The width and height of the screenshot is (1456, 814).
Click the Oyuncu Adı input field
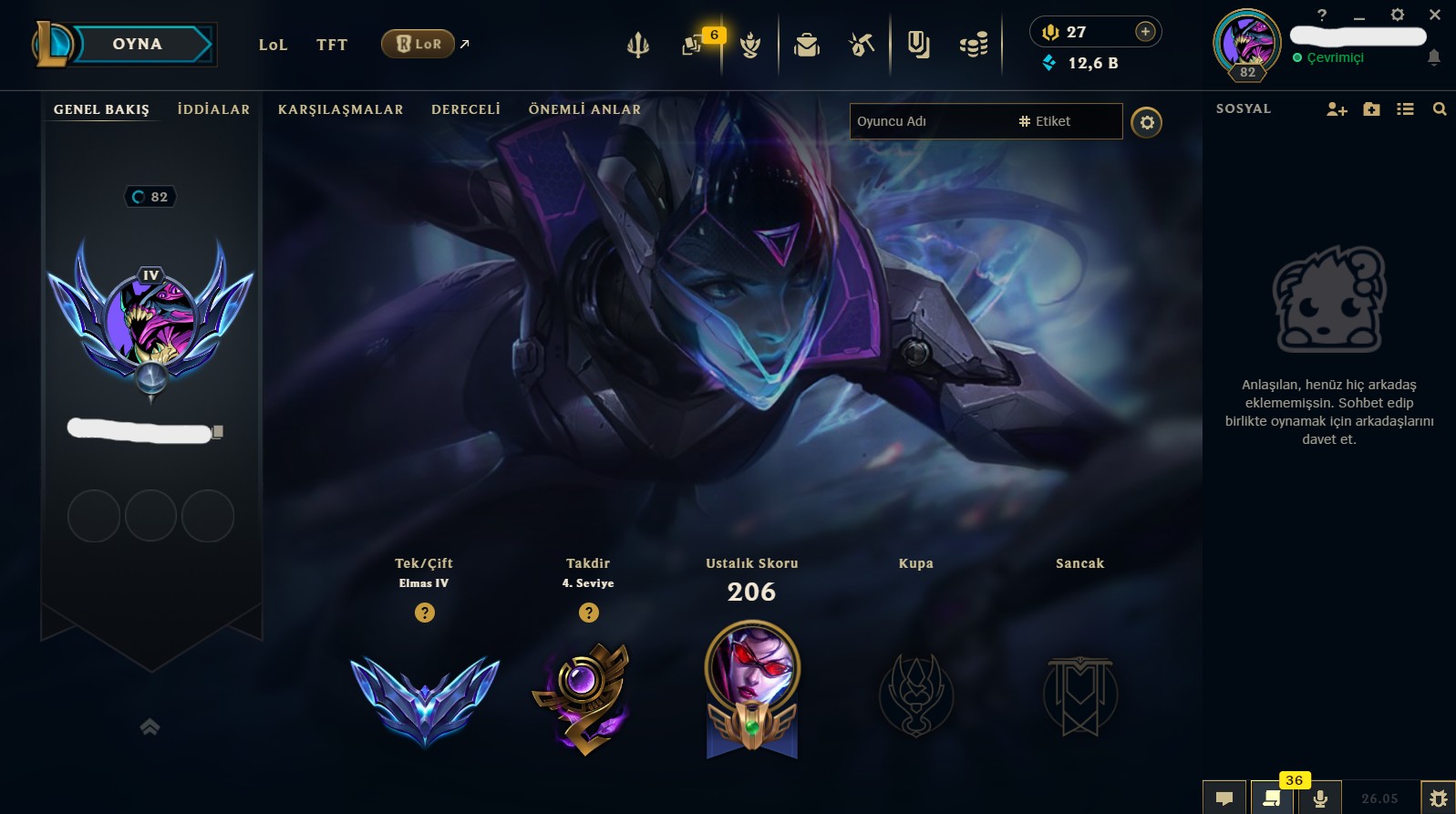point(930,121)
